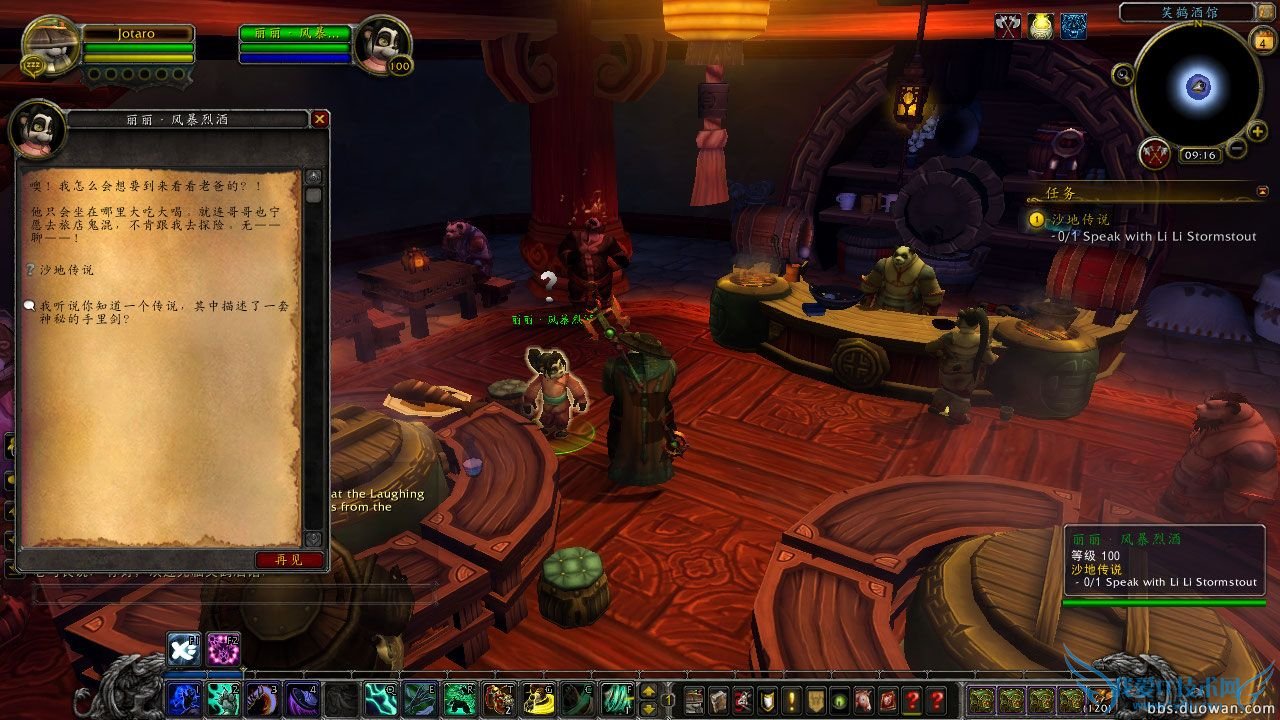Open the guild and communities micro menu
This screenshot has height=720, width=1280.
click(x=815, y=699)
